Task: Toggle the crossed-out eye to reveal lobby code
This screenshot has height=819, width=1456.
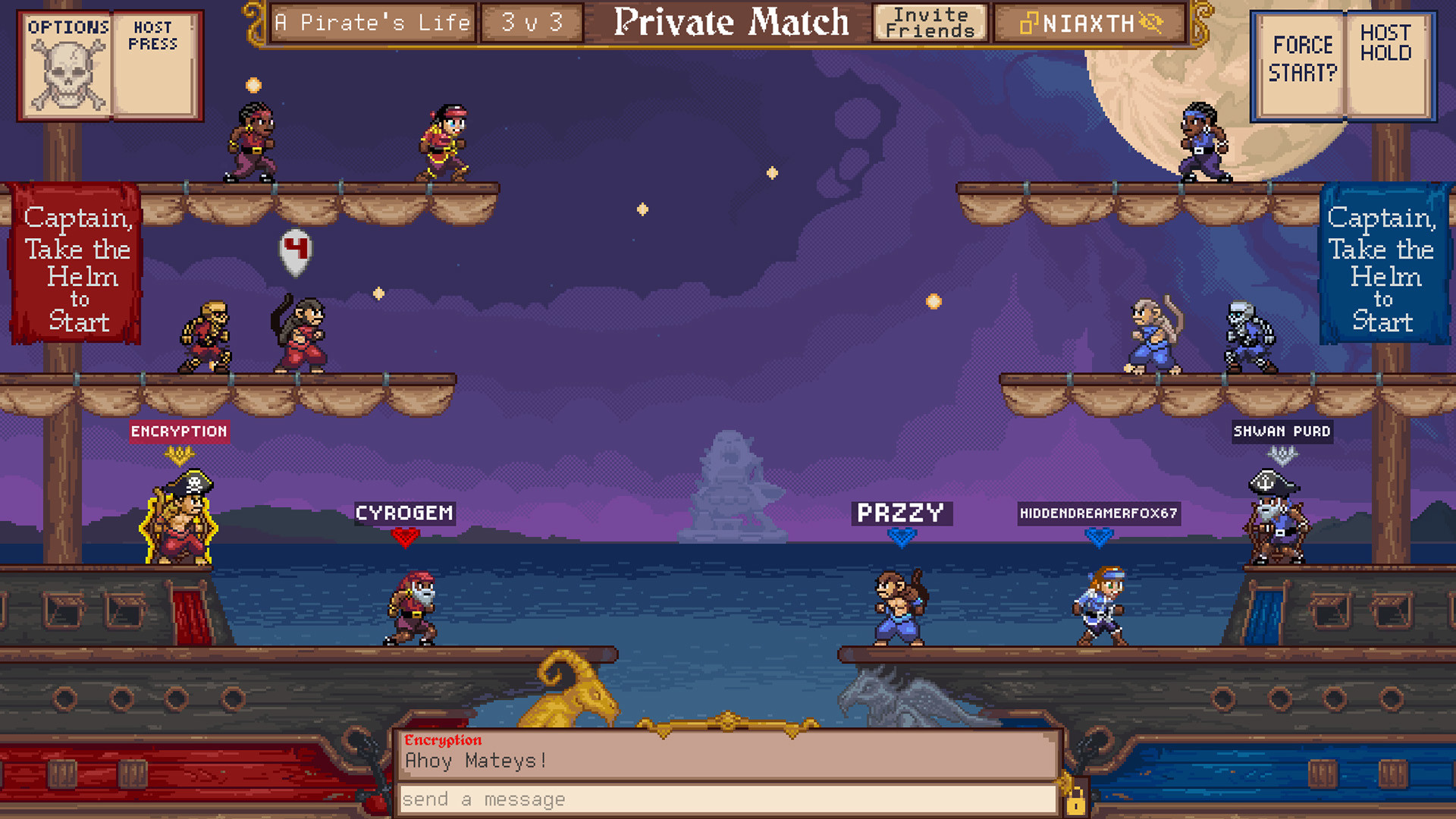Action: pos(1150,24)
